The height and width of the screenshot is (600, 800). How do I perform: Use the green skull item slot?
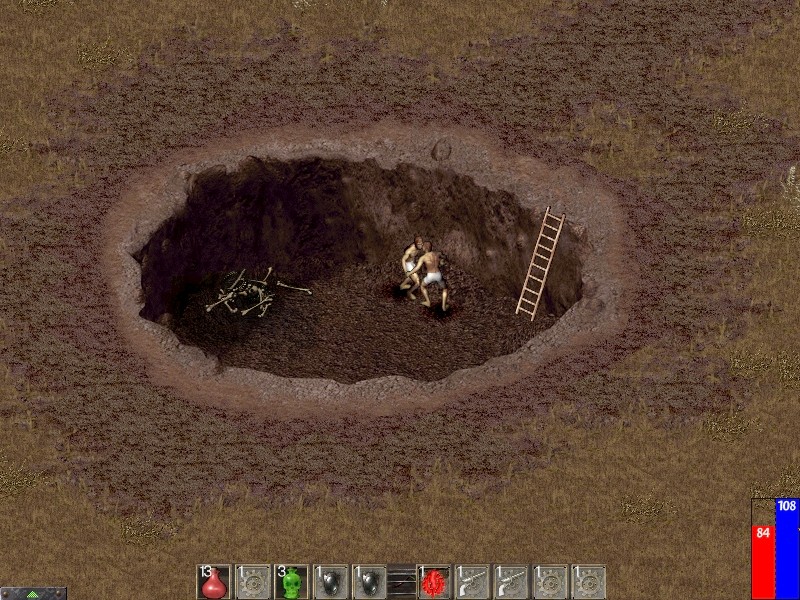pos(291,582)
